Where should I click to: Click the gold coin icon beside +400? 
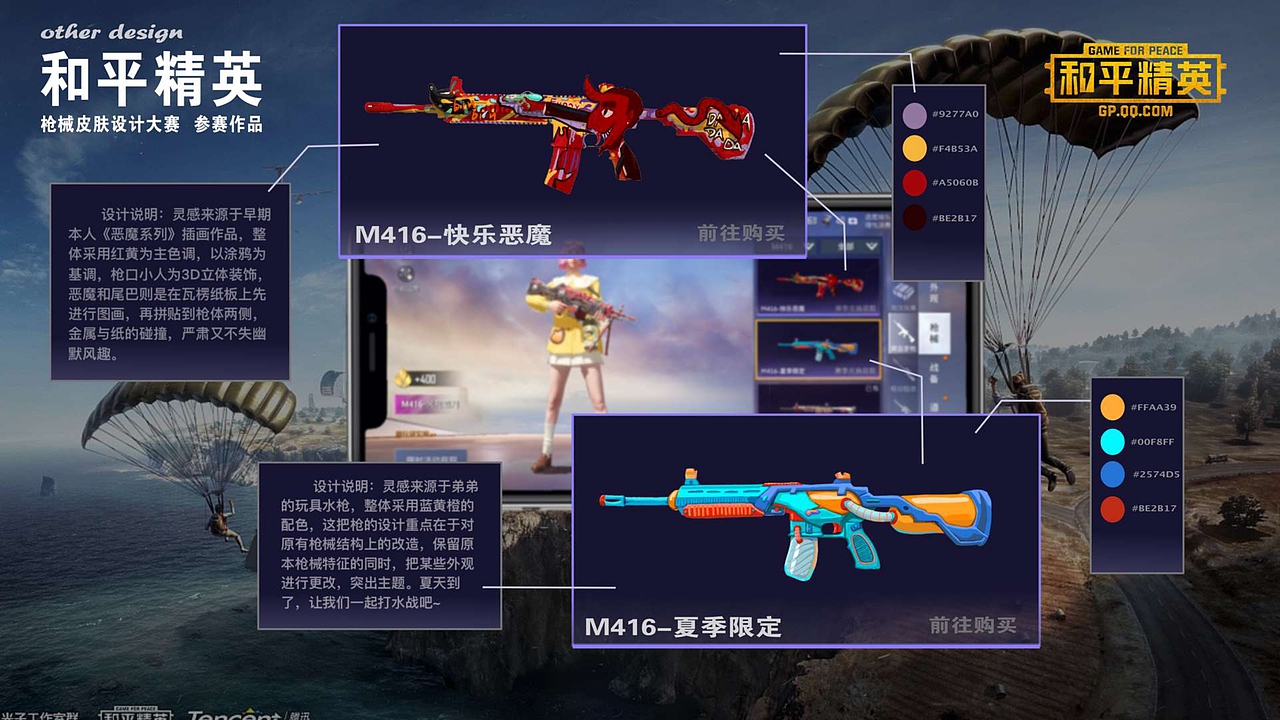click(402, 377)
